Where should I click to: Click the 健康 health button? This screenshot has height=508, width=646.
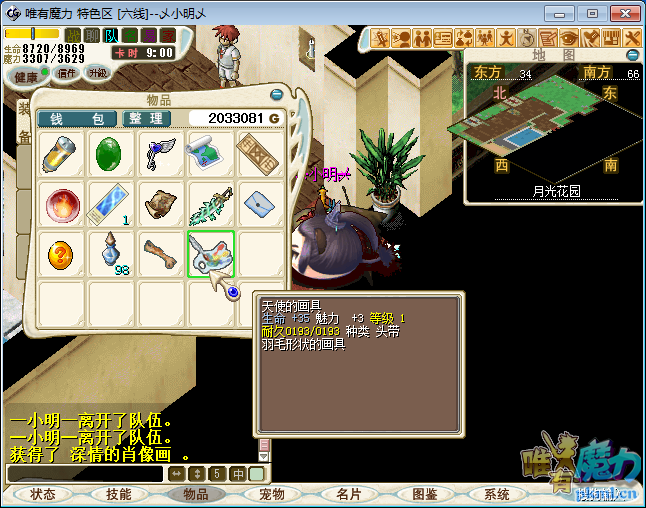click(26, 77)
